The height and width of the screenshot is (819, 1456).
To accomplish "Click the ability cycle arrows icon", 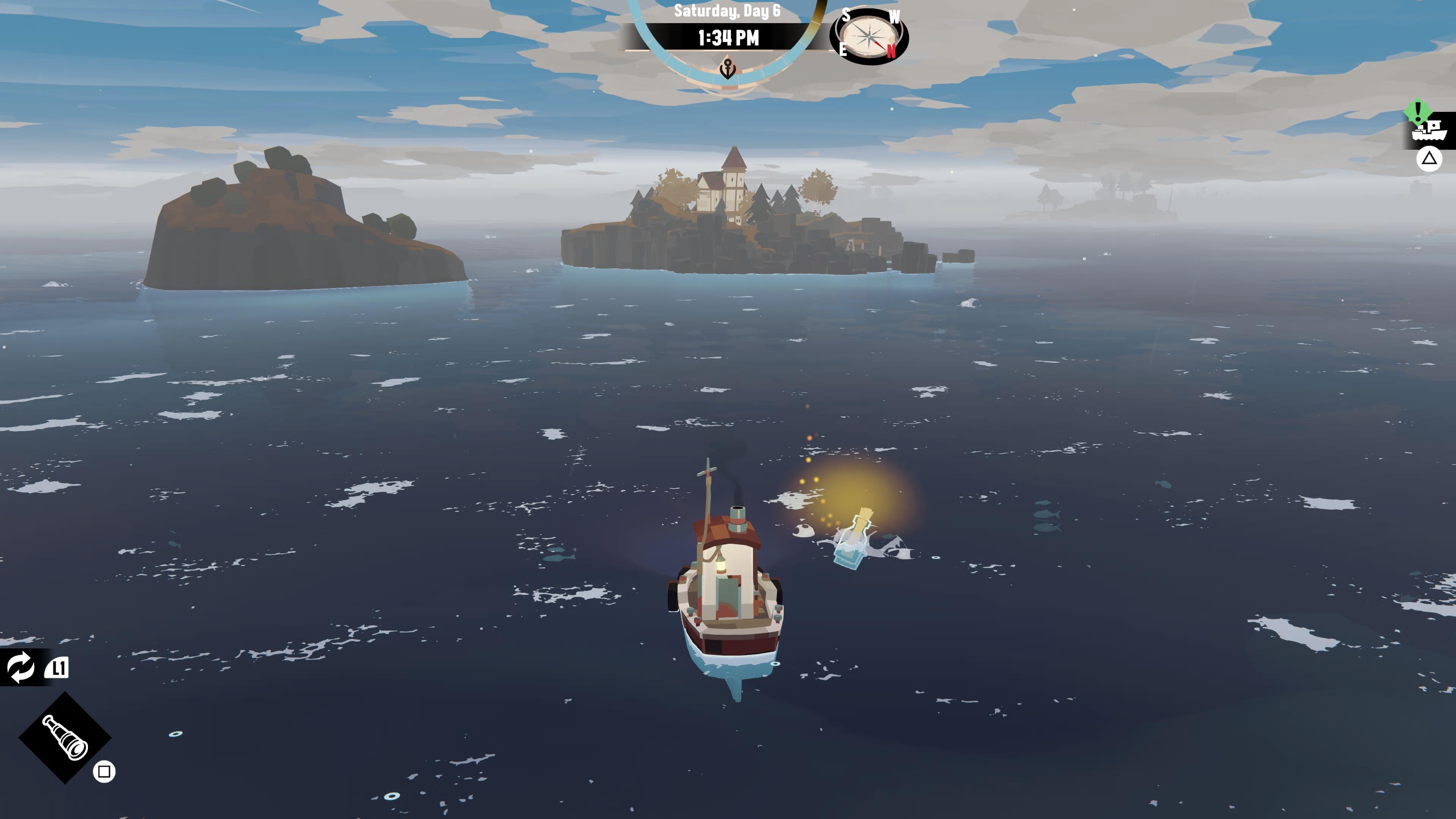I will 20,667.
